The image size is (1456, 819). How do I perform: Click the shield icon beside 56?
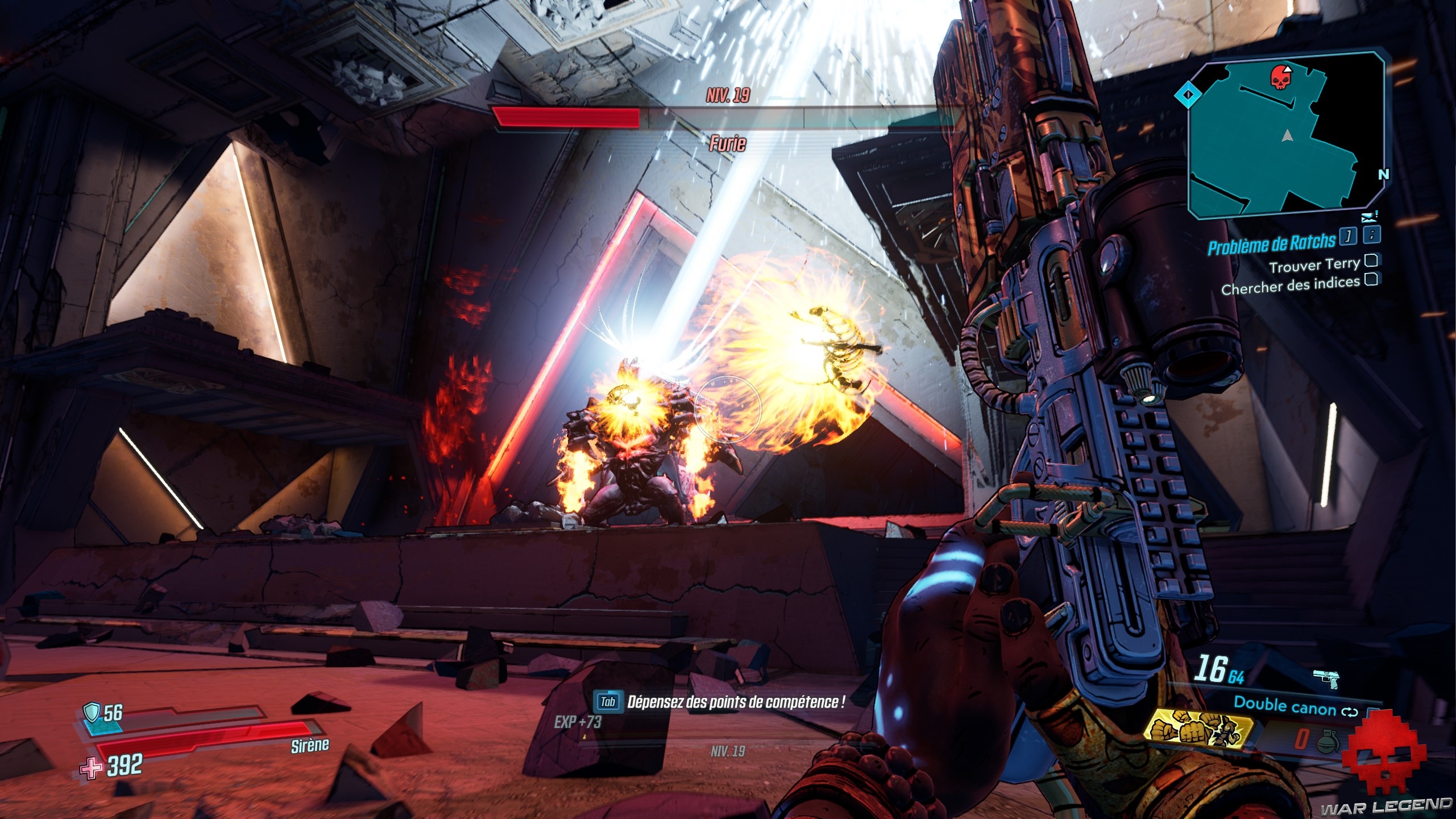(91, 712)
